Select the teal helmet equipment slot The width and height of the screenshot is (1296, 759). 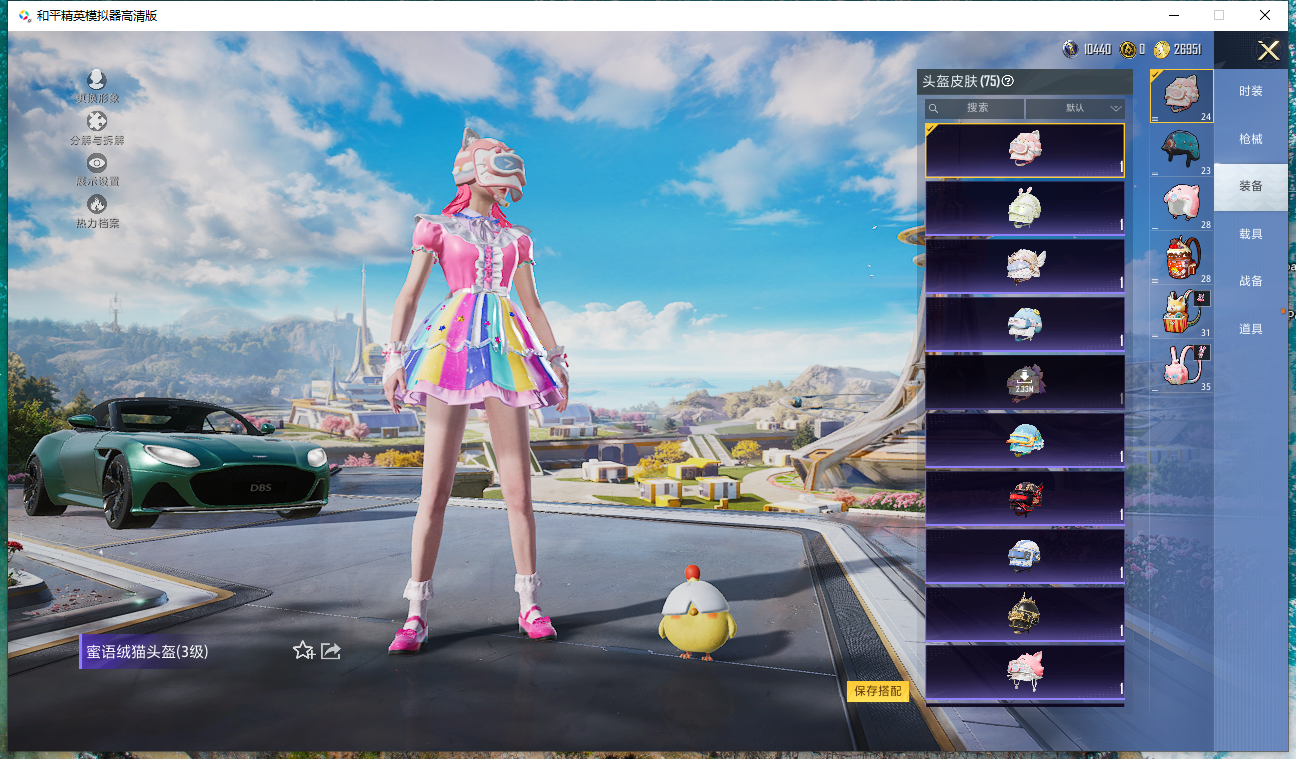pos(1181,149)
